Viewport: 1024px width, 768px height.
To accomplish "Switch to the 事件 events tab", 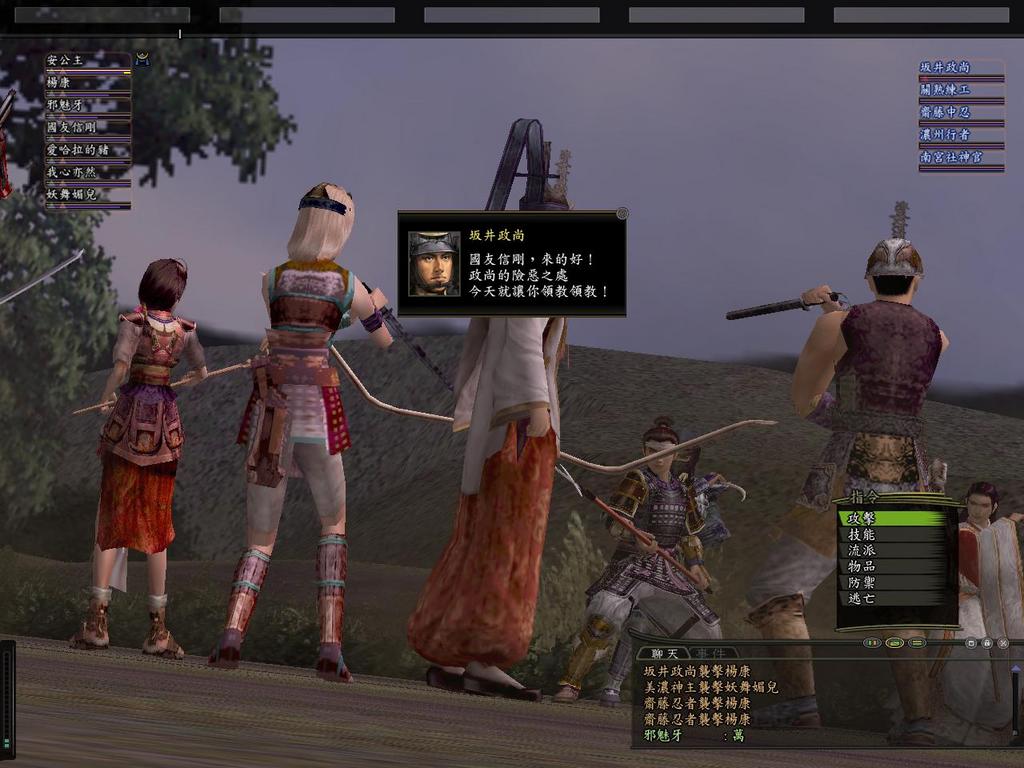I will pyautogui.click(x=711, y=653).
